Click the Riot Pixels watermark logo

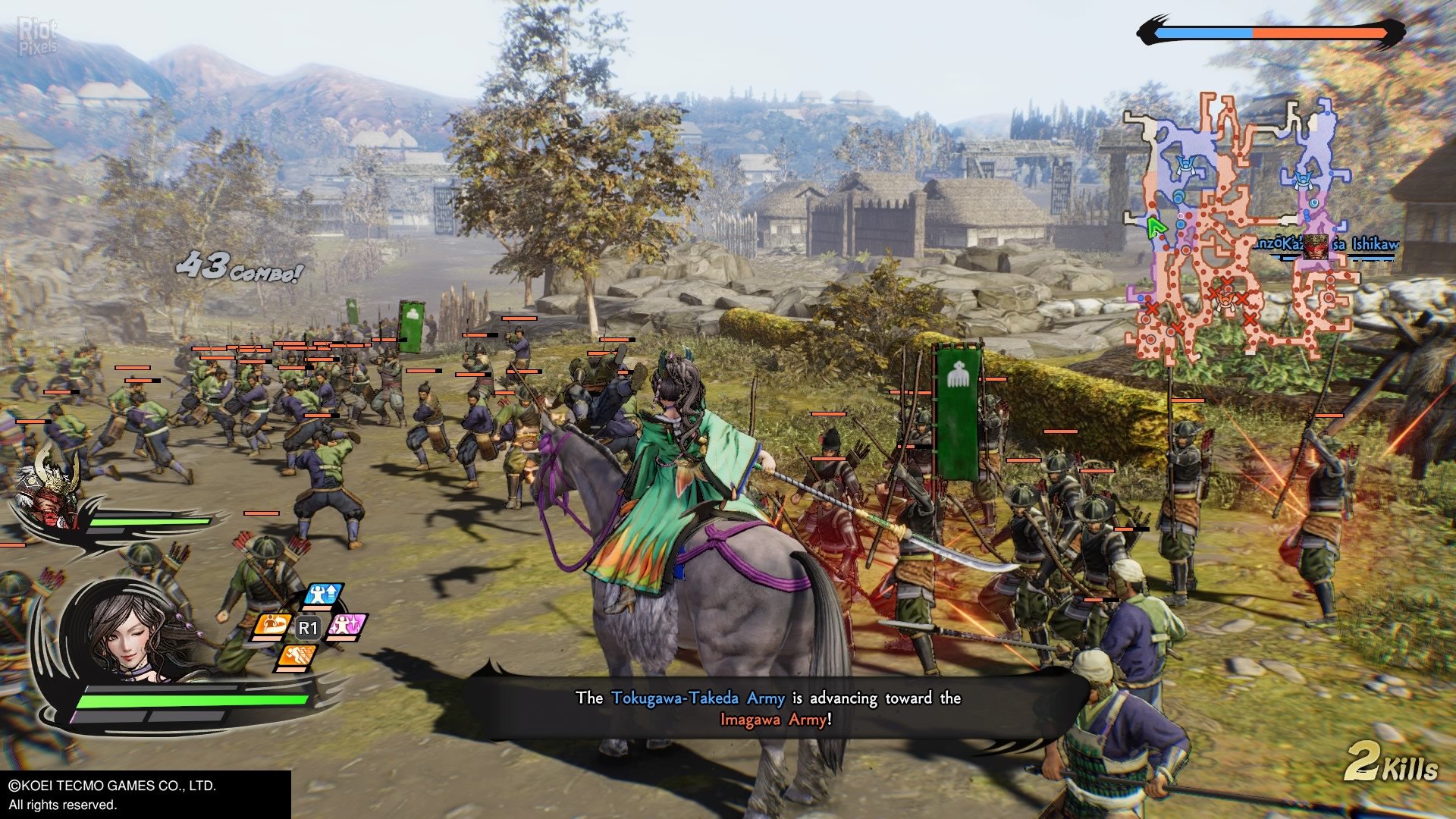(x=37, y=38)
